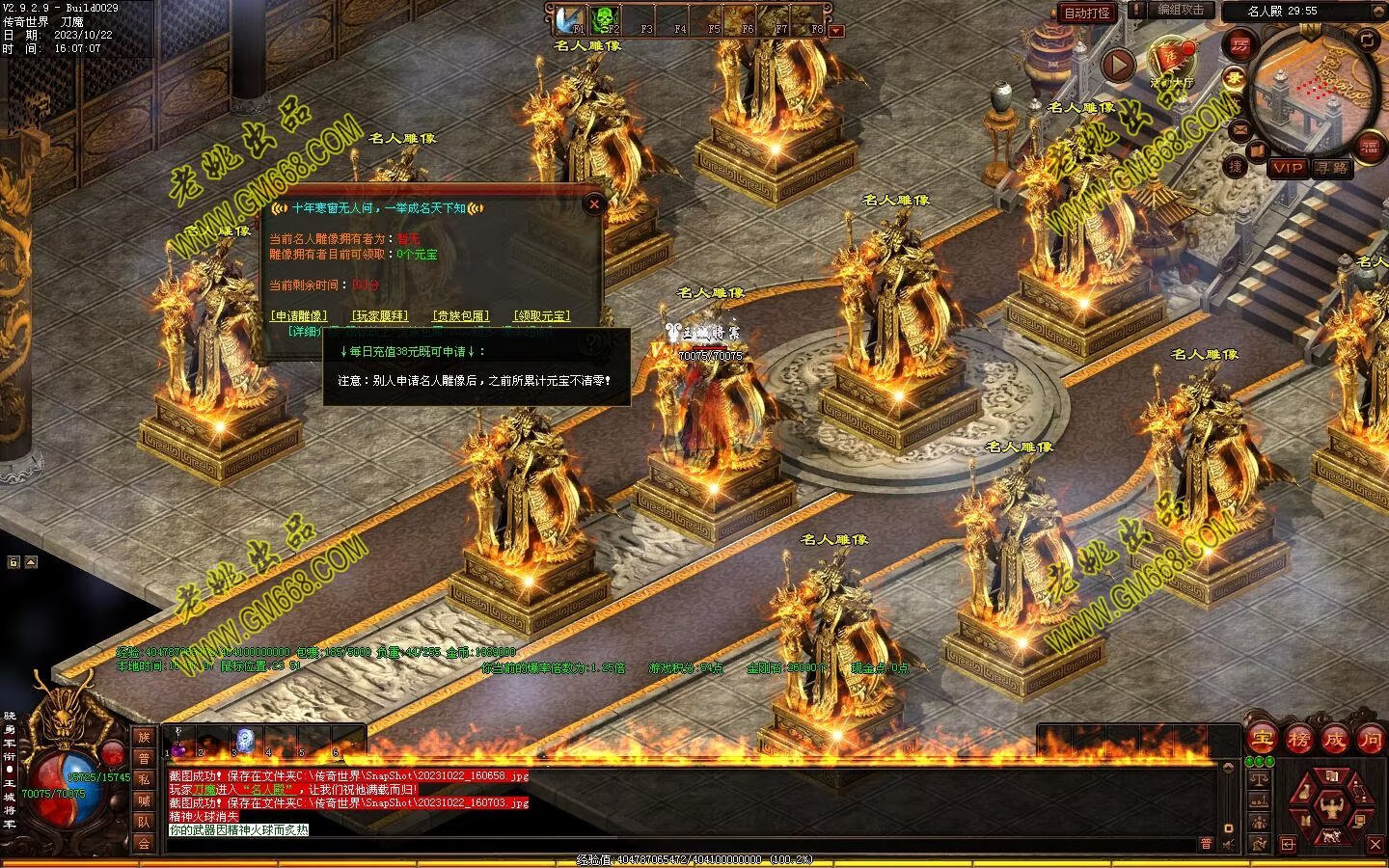Open the 宝 treasure shop button
The width and height of the screenshot is (1389, 868).
point(1262,740)
